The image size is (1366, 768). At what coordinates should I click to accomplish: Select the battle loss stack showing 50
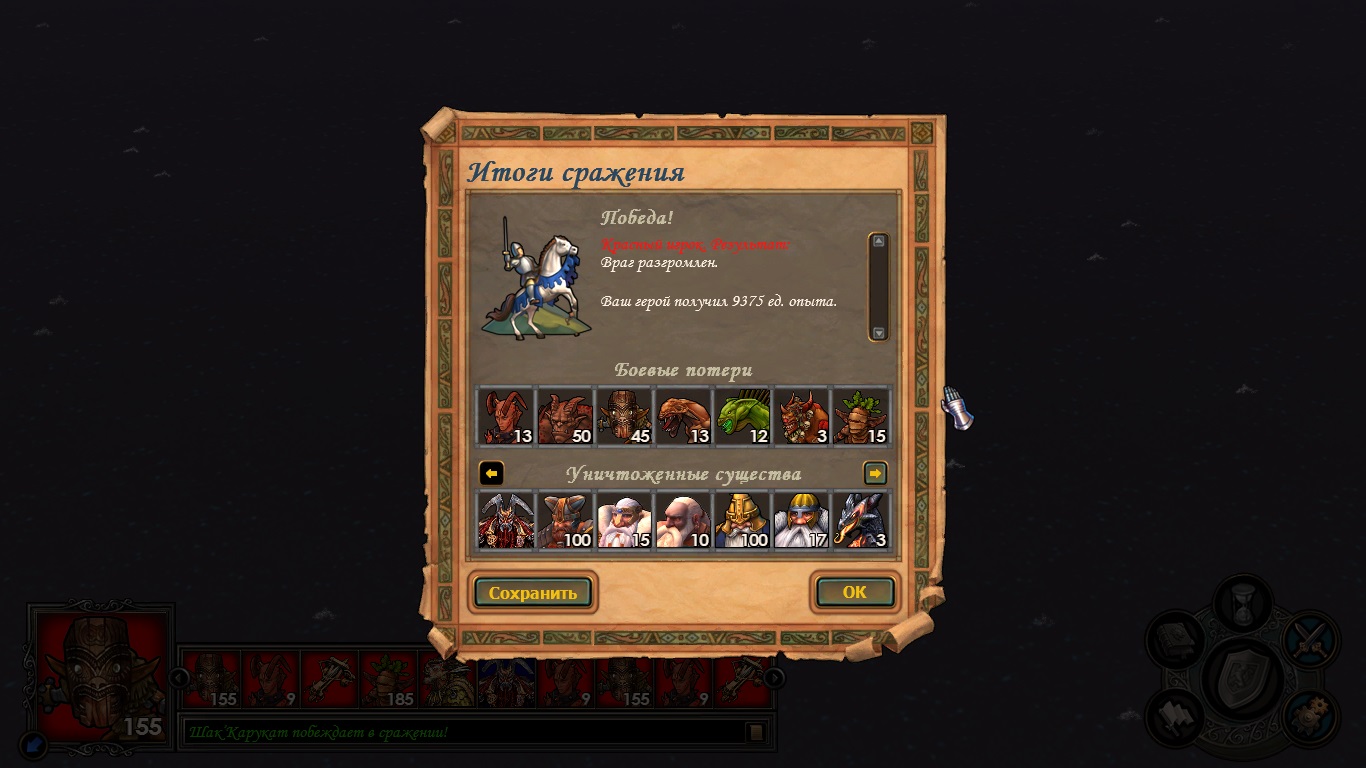pyautogui.click(x=565, y=416)
